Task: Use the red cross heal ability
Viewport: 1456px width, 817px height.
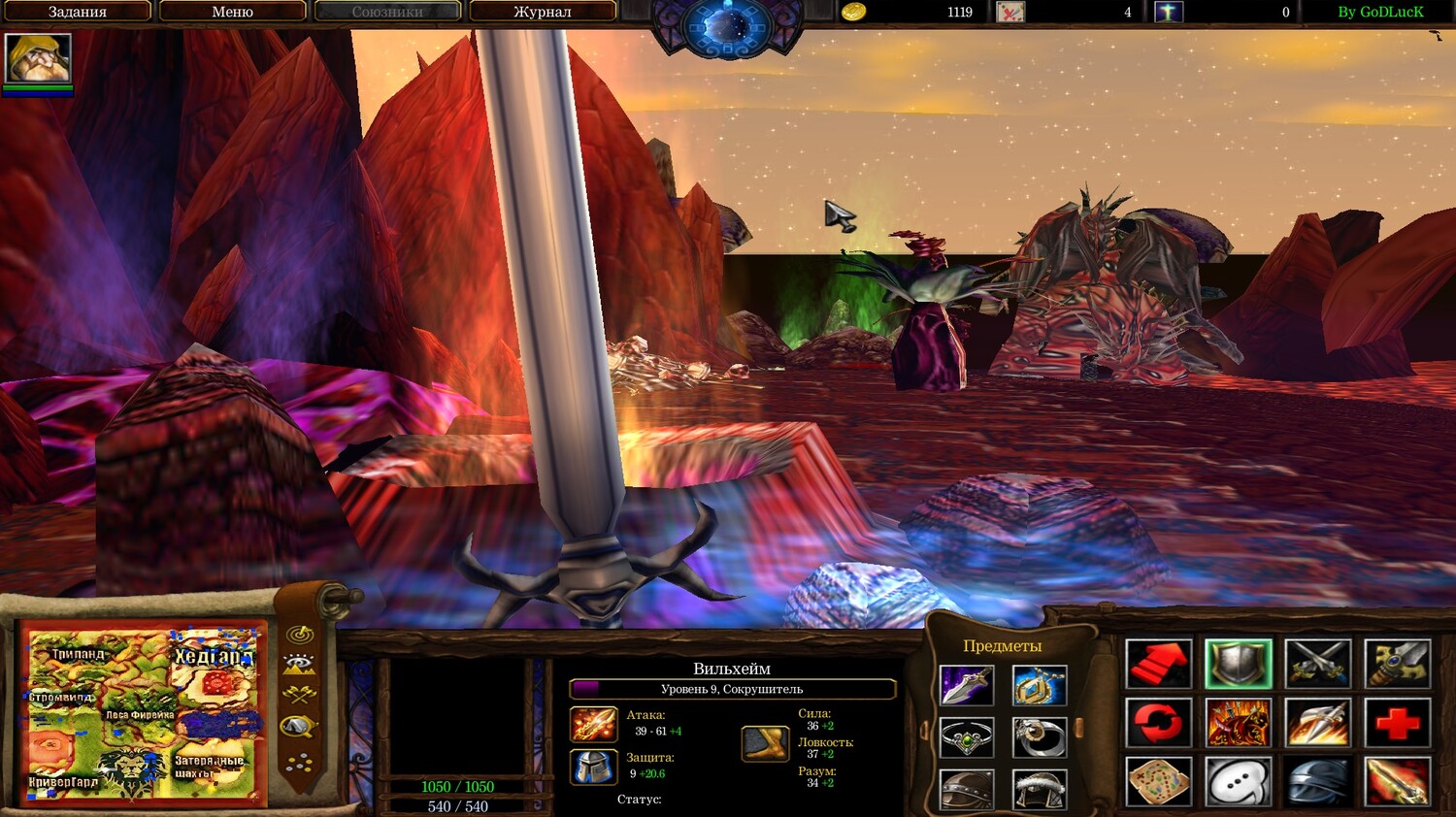Action: click(1397, 723)
